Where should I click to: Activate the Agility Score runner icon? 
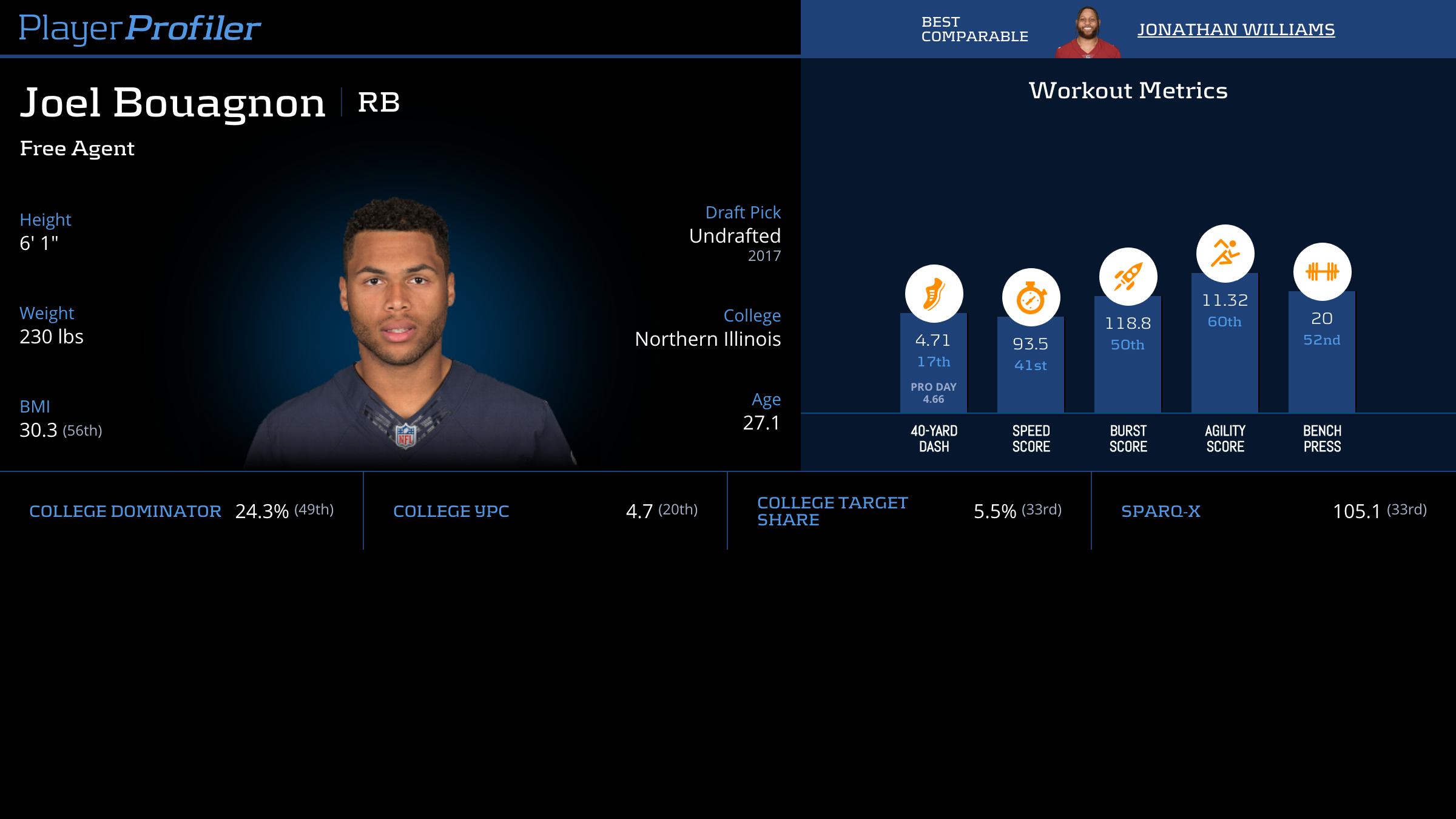click(1225, 254)
